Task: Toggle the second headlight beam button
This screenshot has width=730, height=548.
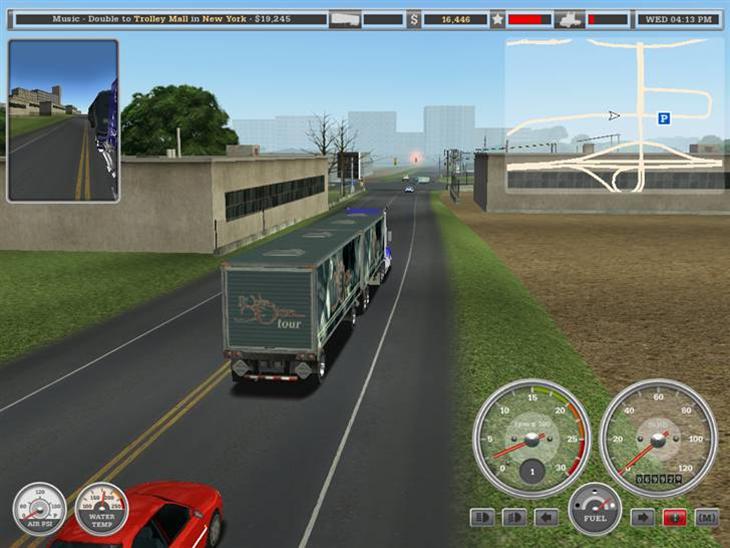Action: click(514, 517)
